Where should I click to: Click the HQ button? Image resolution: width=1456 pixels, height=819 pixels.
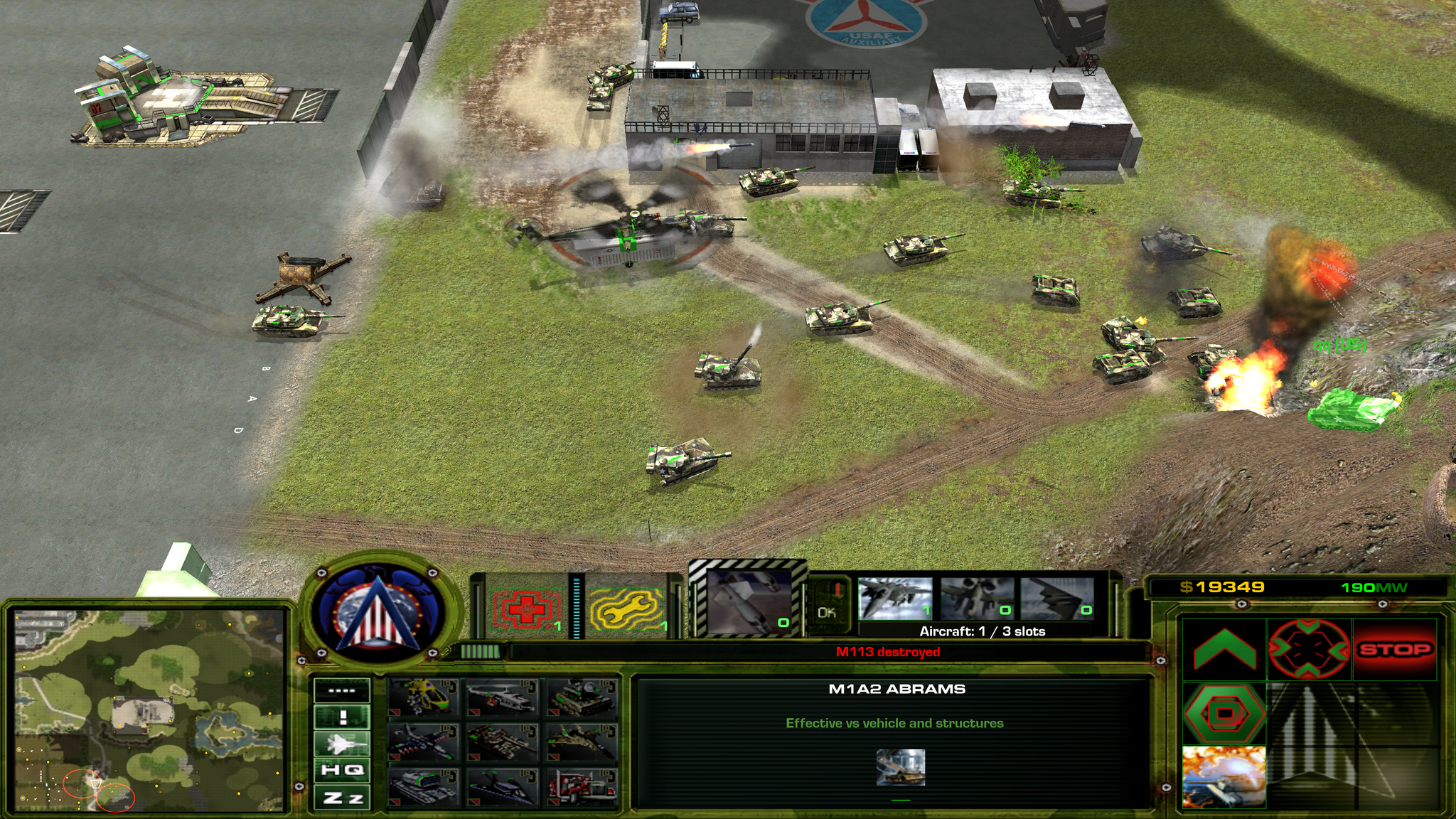[343, 770]
